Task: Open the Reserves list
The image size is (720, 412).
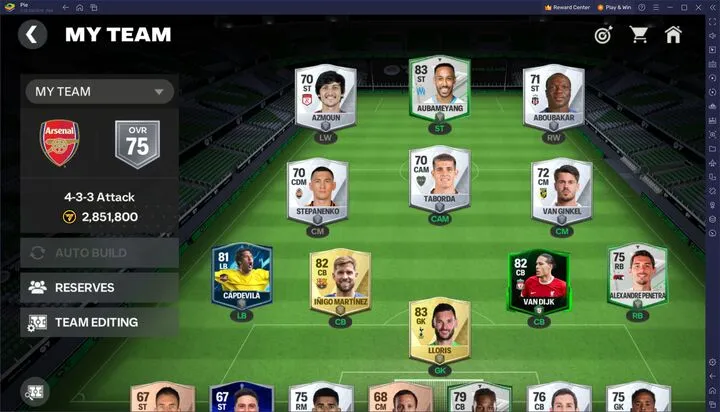Action: (x=99, y=287)
